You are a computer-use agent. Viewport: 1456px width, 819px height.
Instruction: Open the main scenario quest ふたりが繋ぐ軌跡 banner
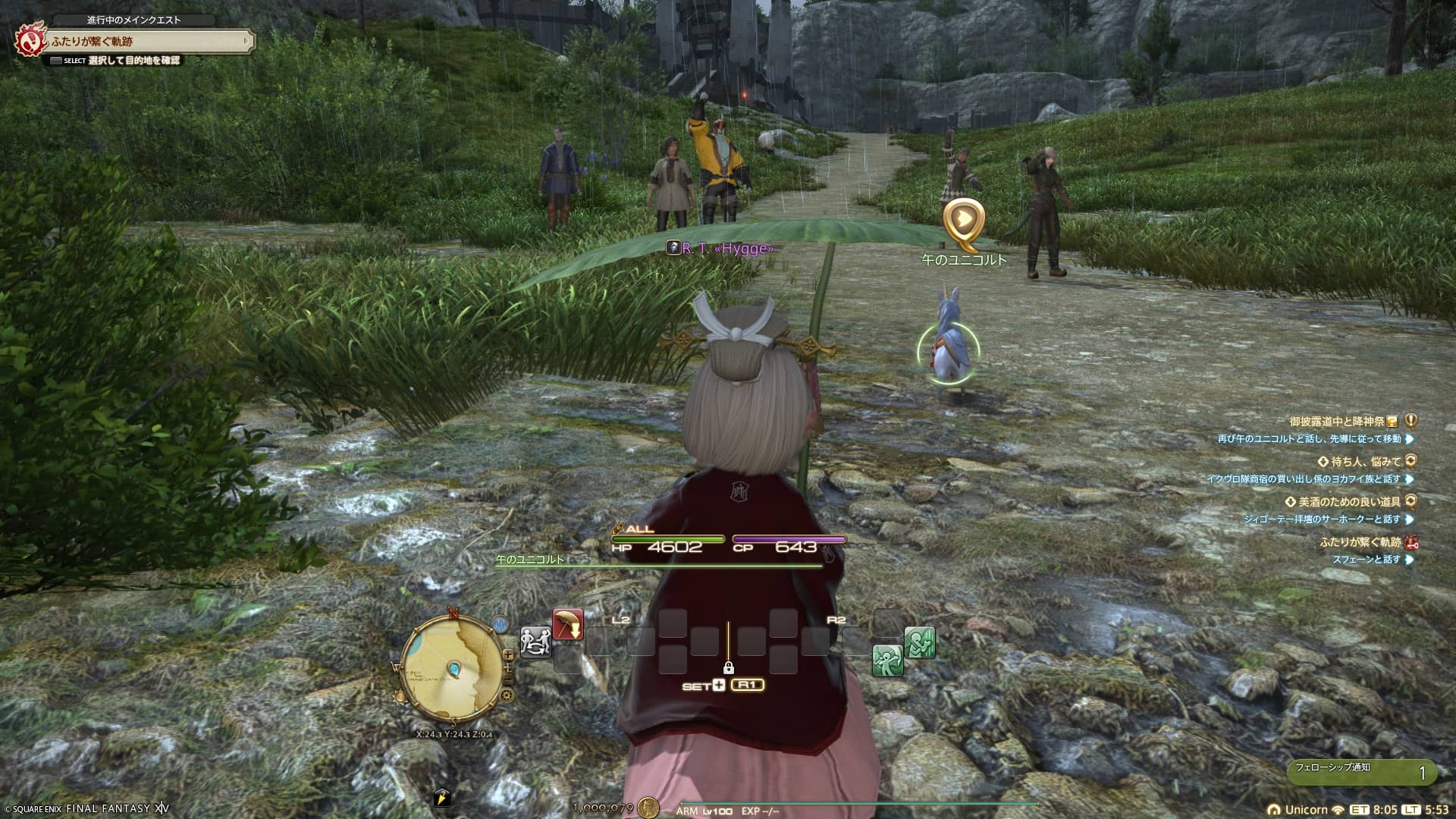click(x=148, y=41)
